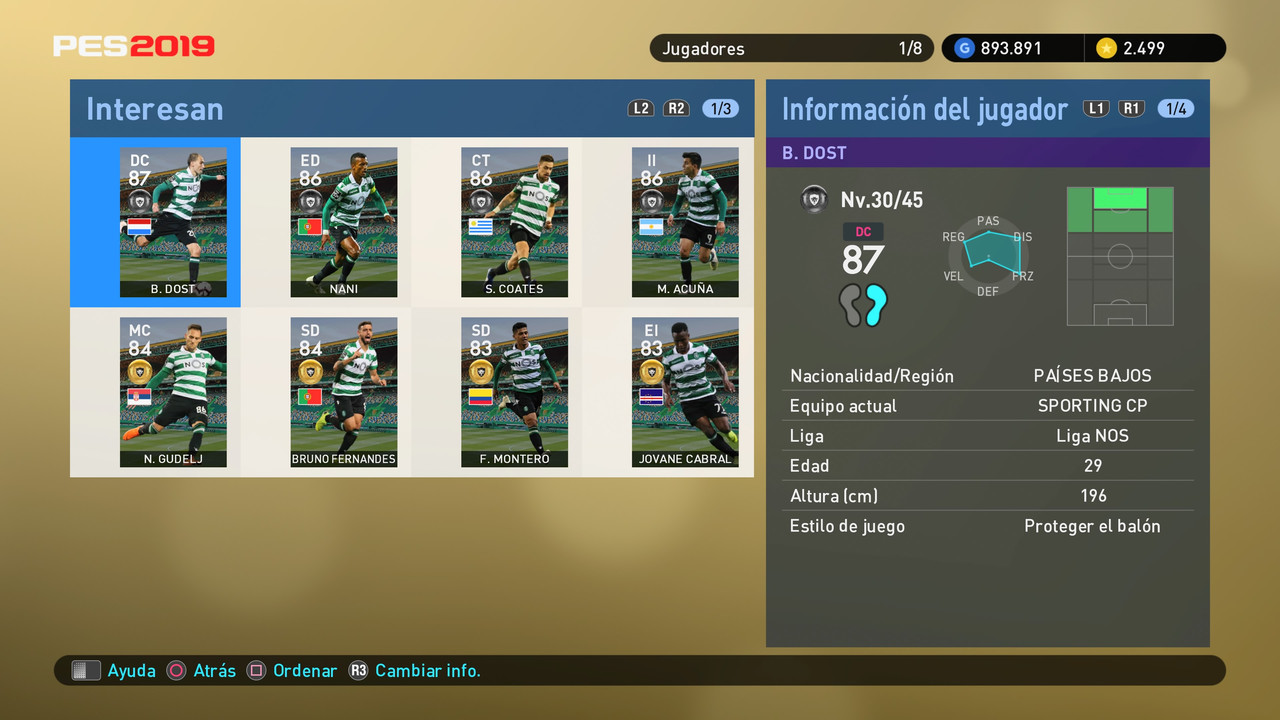This screenshot has height=720, width=1280.
Task: Click the scout badge icon next to Nv.30/45
Action: pos(814,199)
